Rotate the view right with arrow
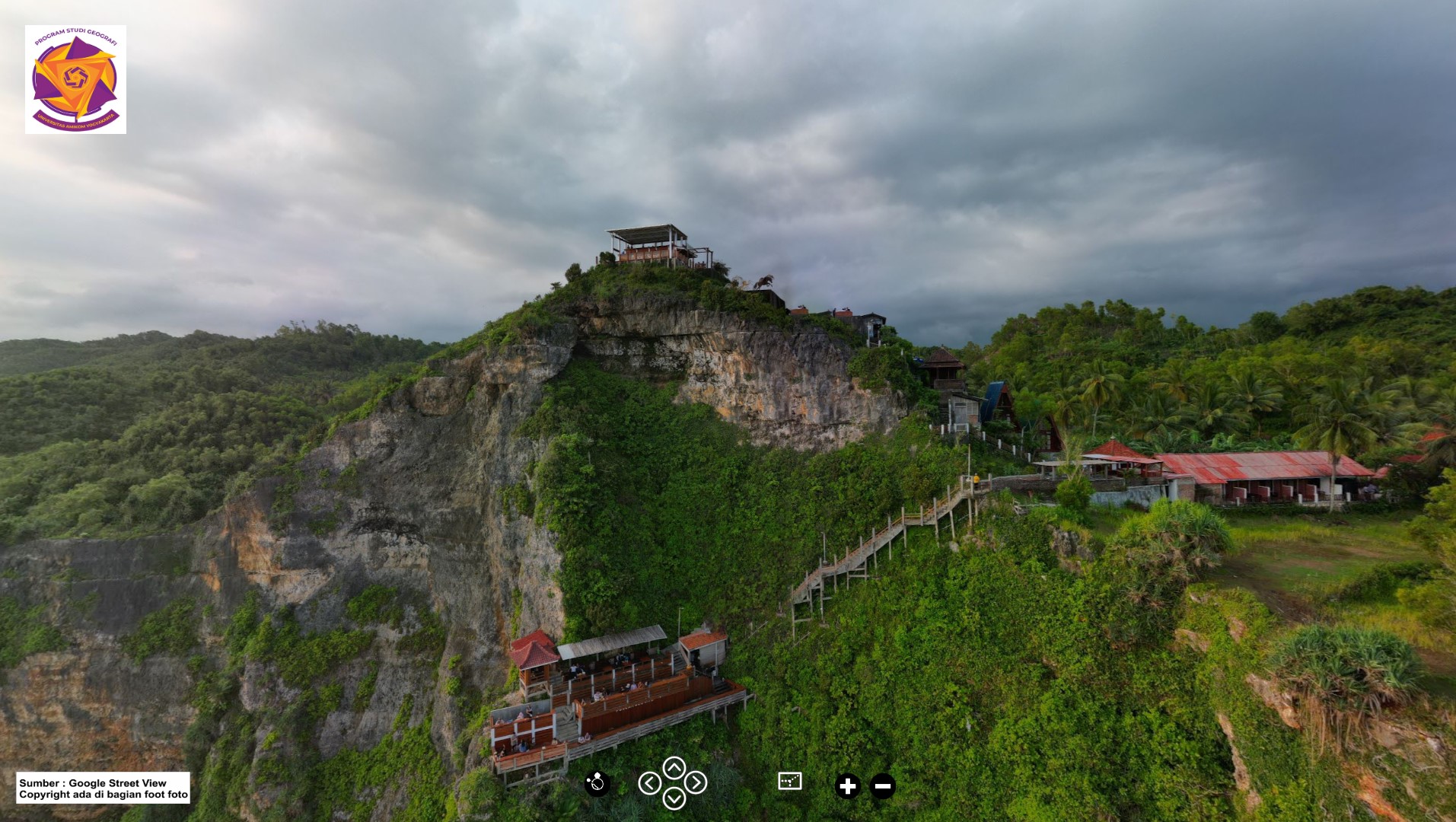The height and width of the screenshot is (822, 1456). (696, 782)
